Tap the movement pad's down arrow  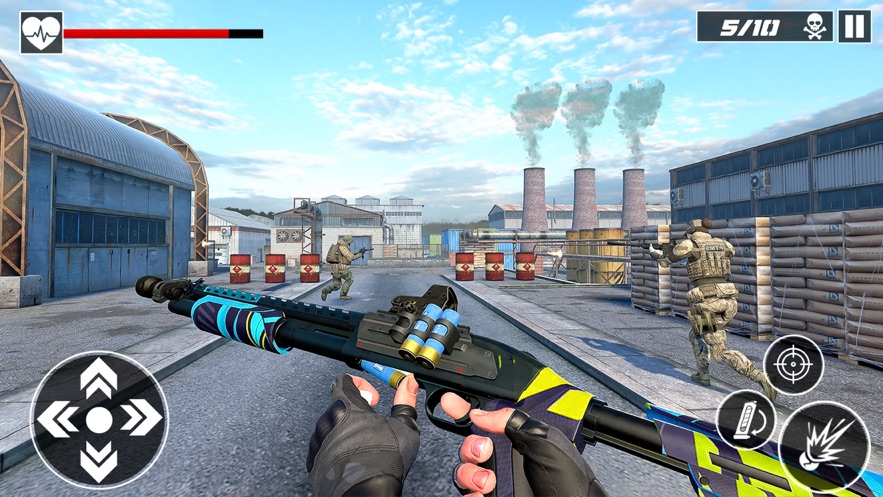pyautogui.click(x=98, y=461)
